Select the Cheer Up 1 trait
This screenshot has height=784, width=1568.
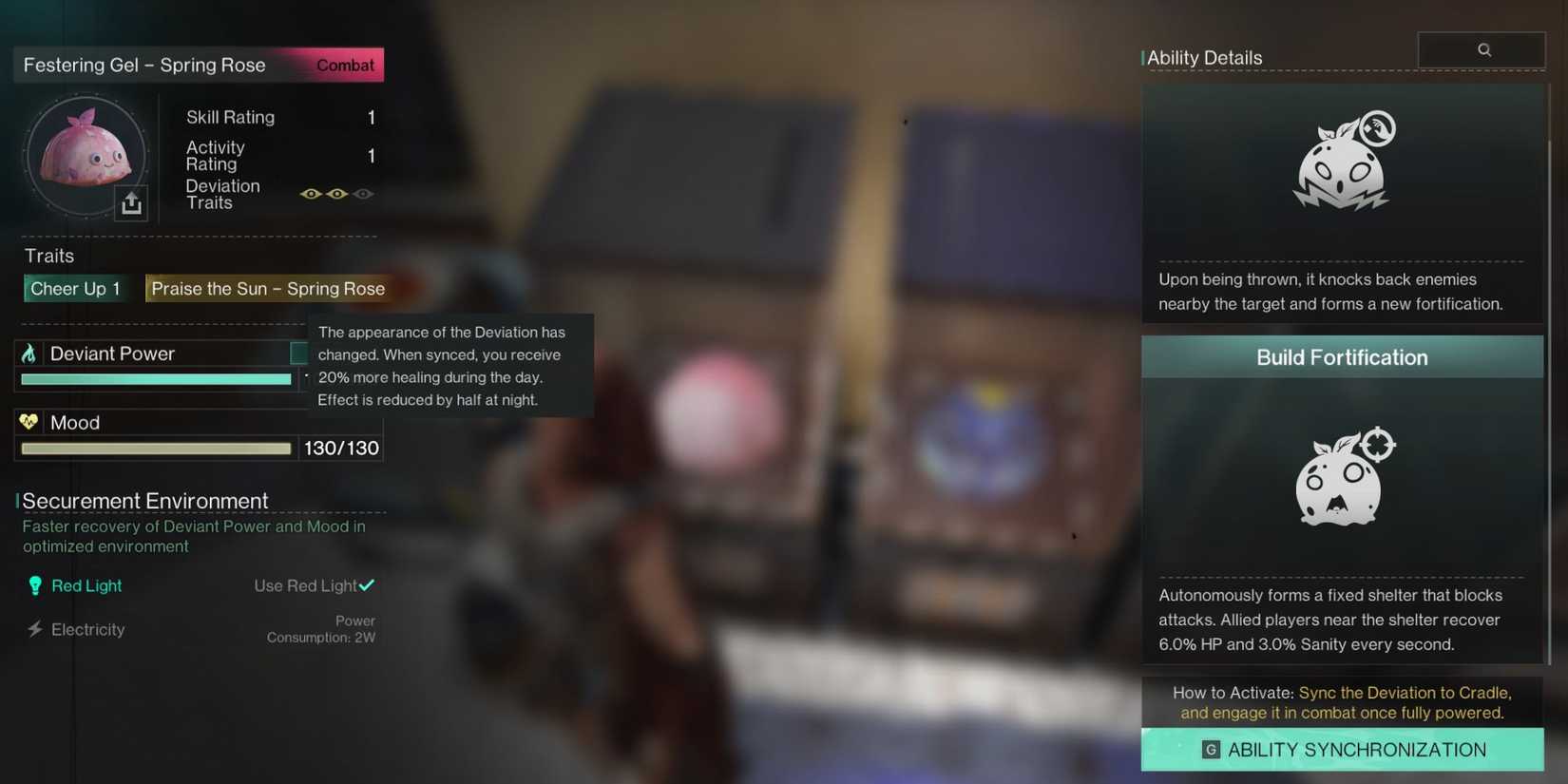point(76,288)
